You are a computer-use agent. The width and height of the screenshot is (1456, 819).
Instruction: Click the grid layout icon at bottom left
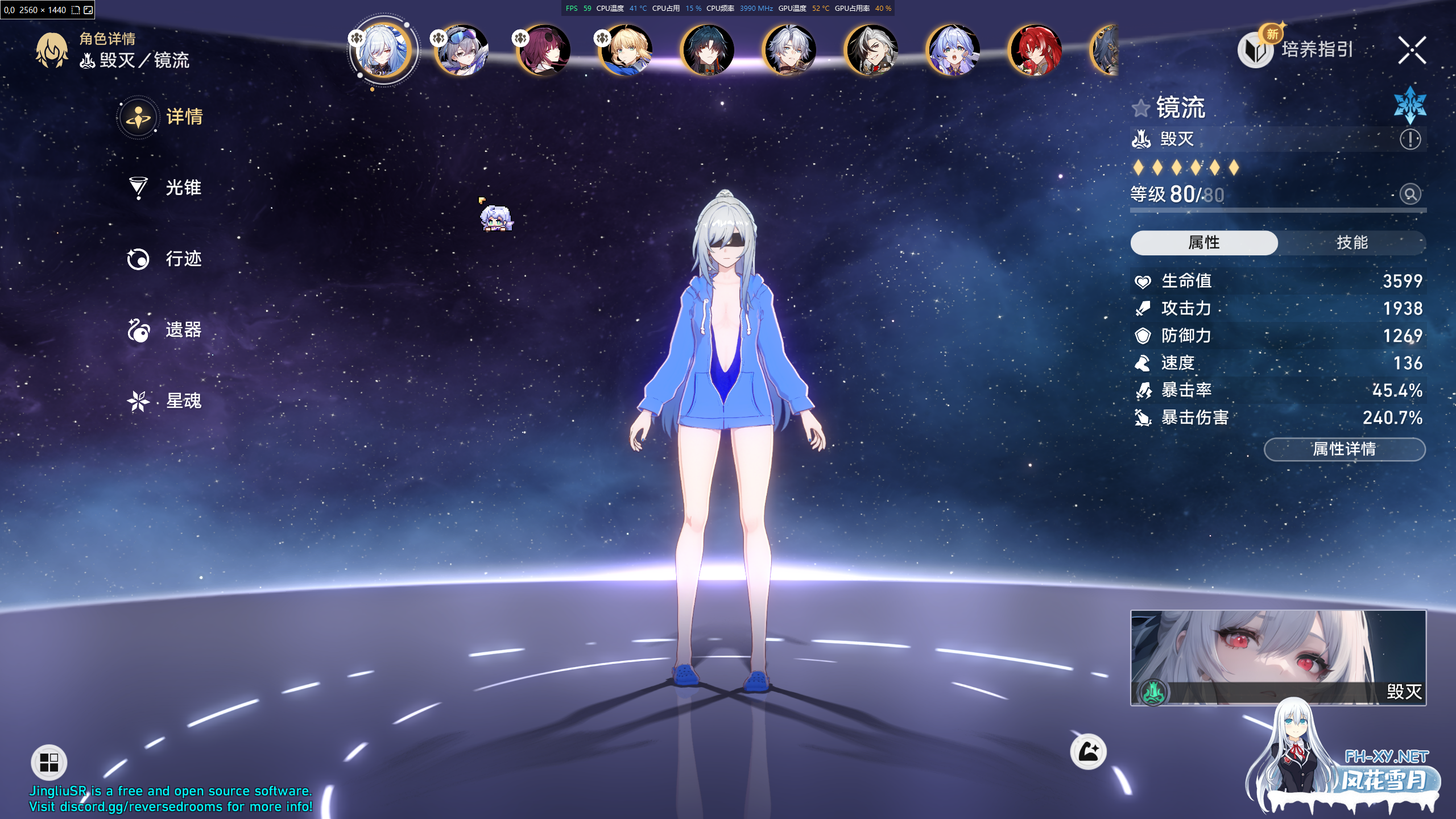[49, 762]
